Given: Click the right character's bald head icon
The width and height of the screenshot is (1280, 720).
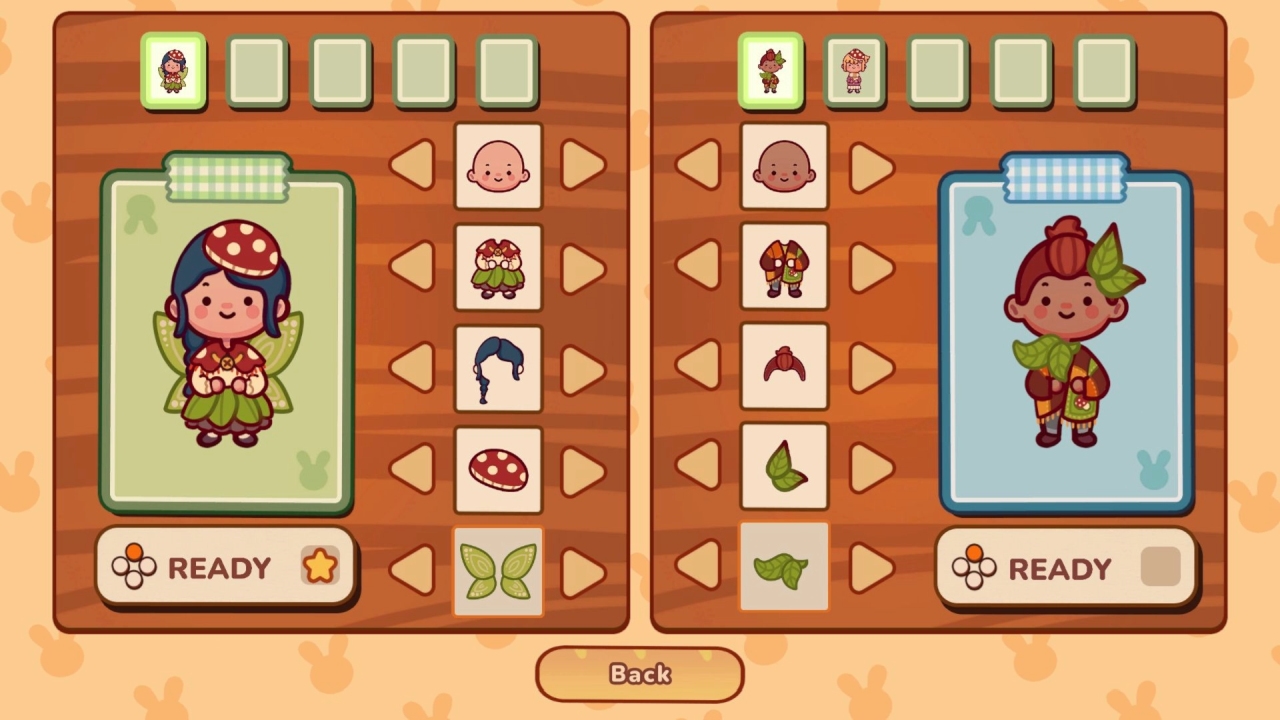Looking at the screenshot, I should 784,165.
